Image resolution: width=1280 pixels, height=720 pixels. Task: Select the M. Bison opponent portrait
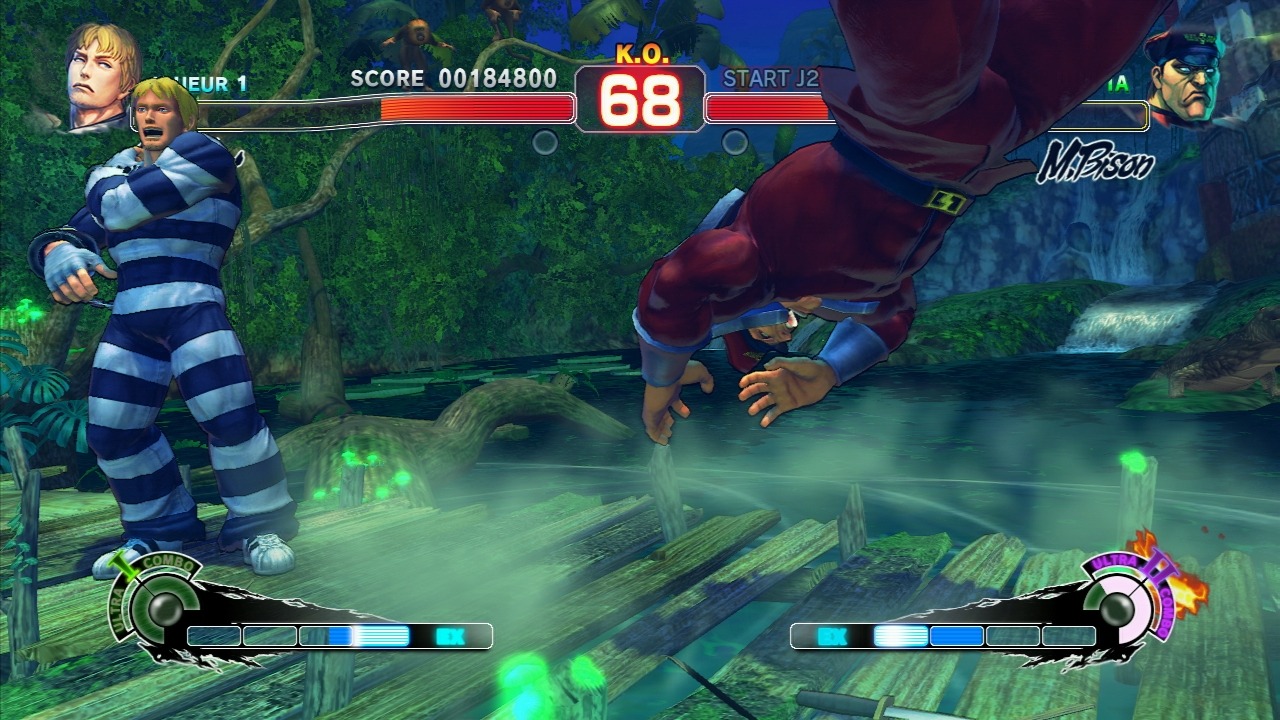(x=1183, y=77)
